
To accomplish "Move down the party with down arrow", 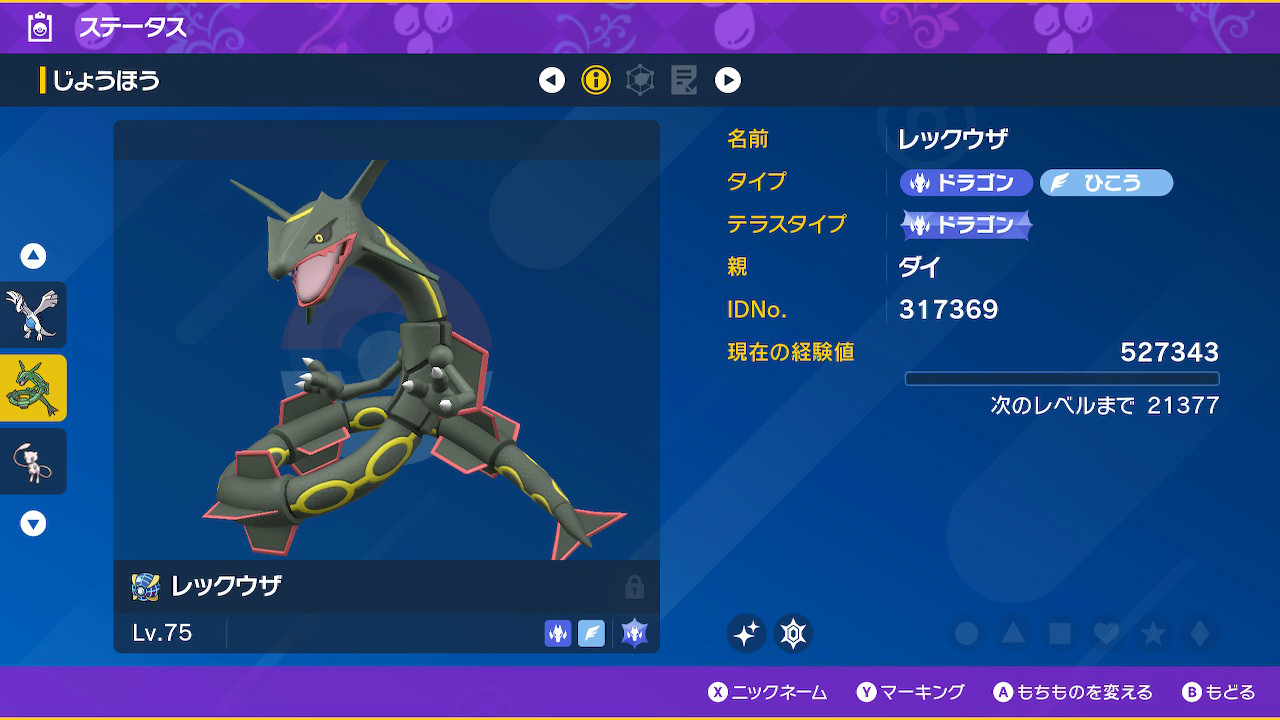I will point(33,523).
